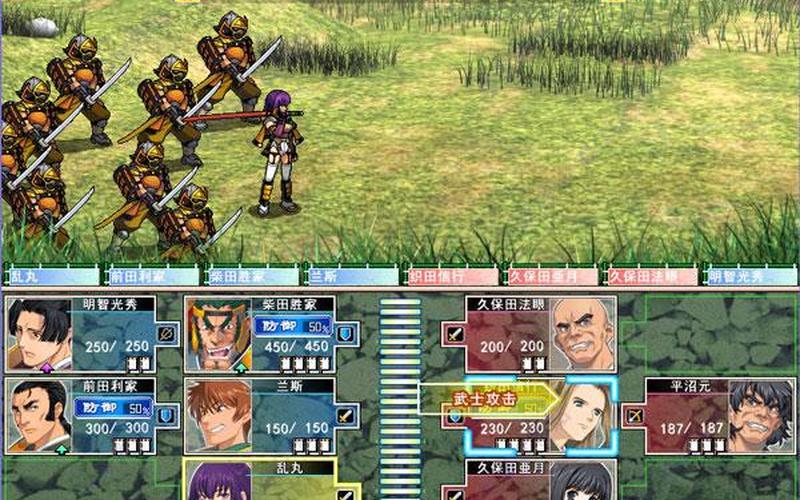Target enemy 平沼元 unit card

[x=708, y=413]
